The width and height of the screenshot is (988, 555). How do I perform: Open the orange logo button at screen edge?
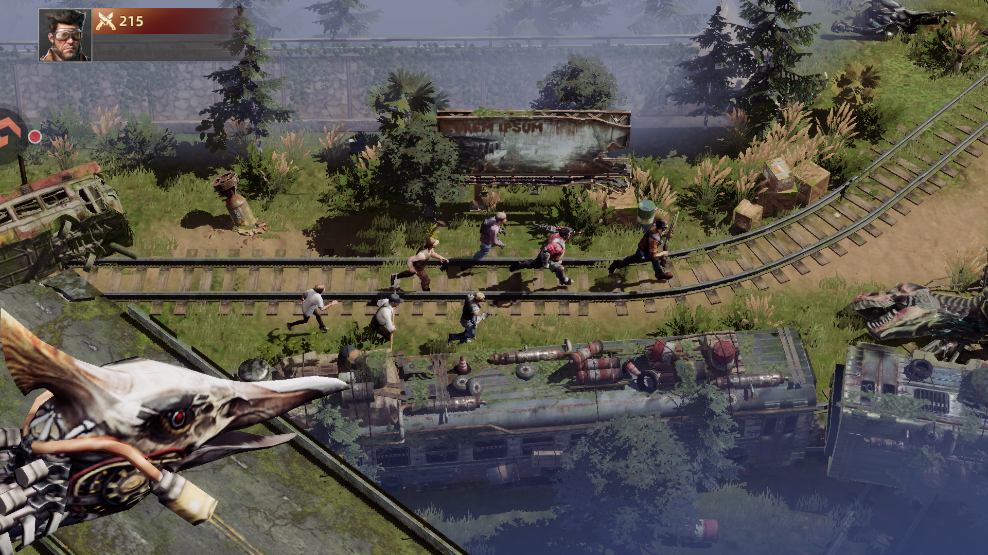point(9,134)
